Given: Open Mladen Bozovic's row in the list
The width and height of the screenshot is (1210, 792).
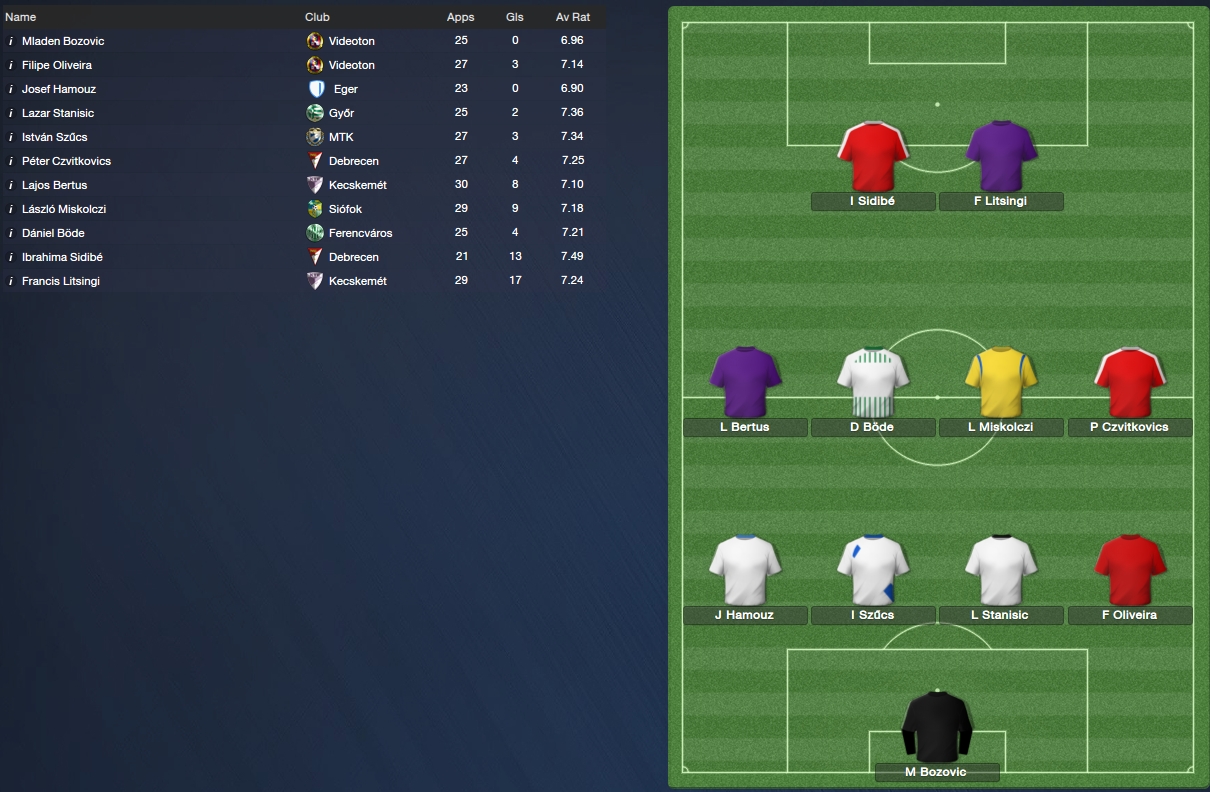Looking at the screenshot, I should 63,41.
